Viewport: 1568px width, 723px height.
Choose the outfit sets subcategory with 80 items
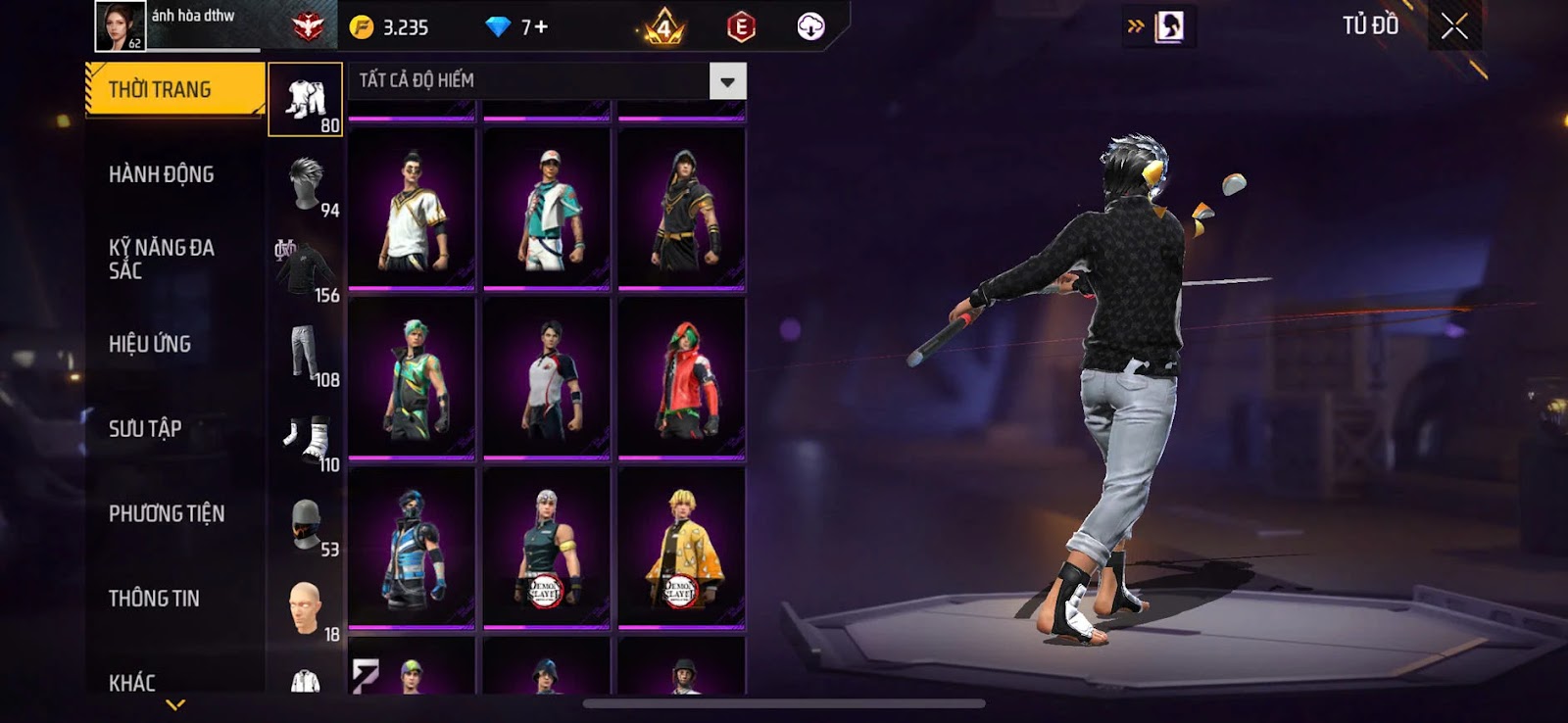(x=305, y=100)
